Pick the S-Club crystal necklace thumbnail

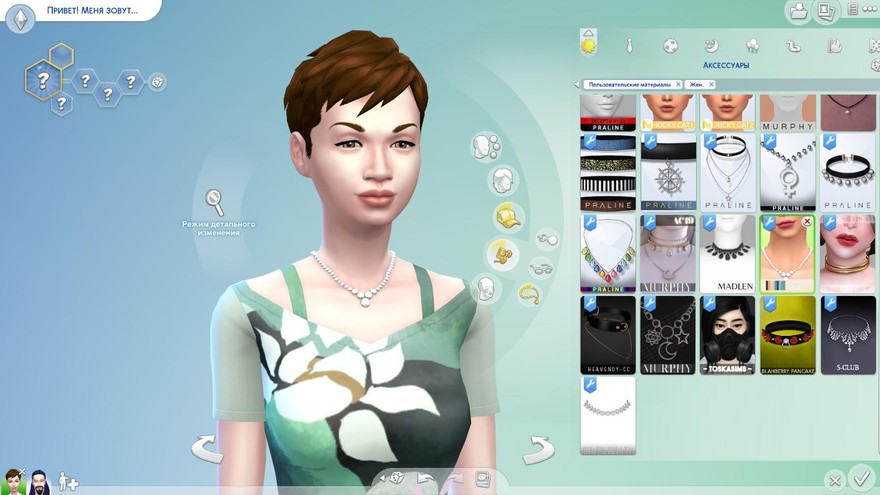848,334
